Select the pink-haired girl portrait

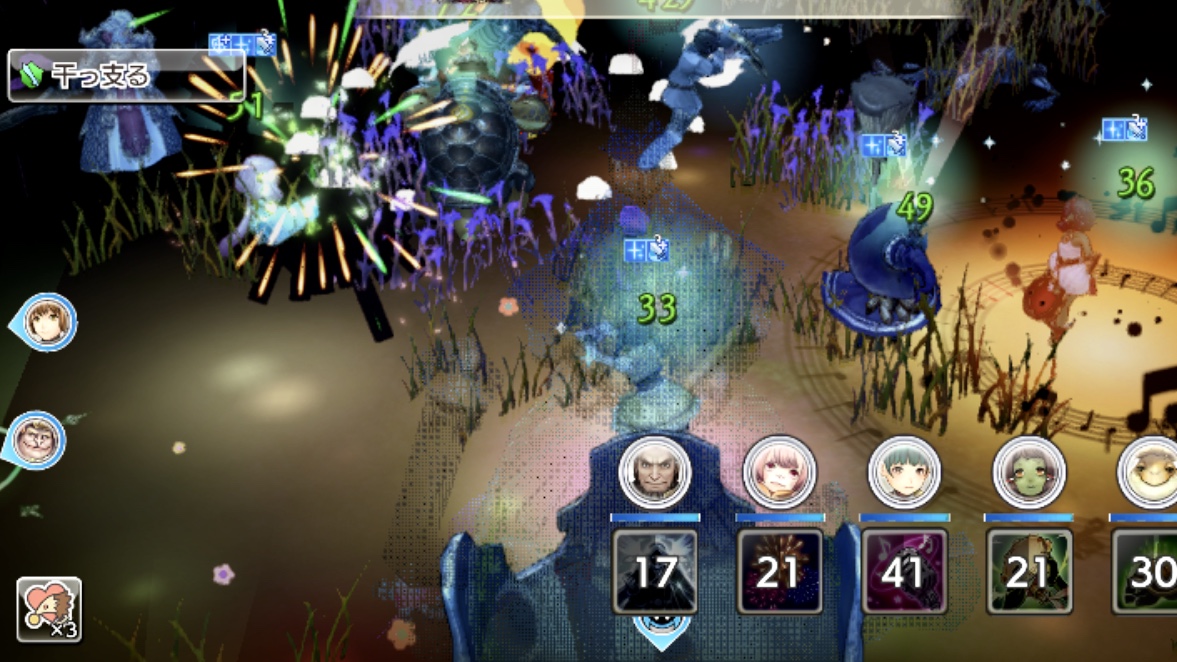[x=779, y=471]
